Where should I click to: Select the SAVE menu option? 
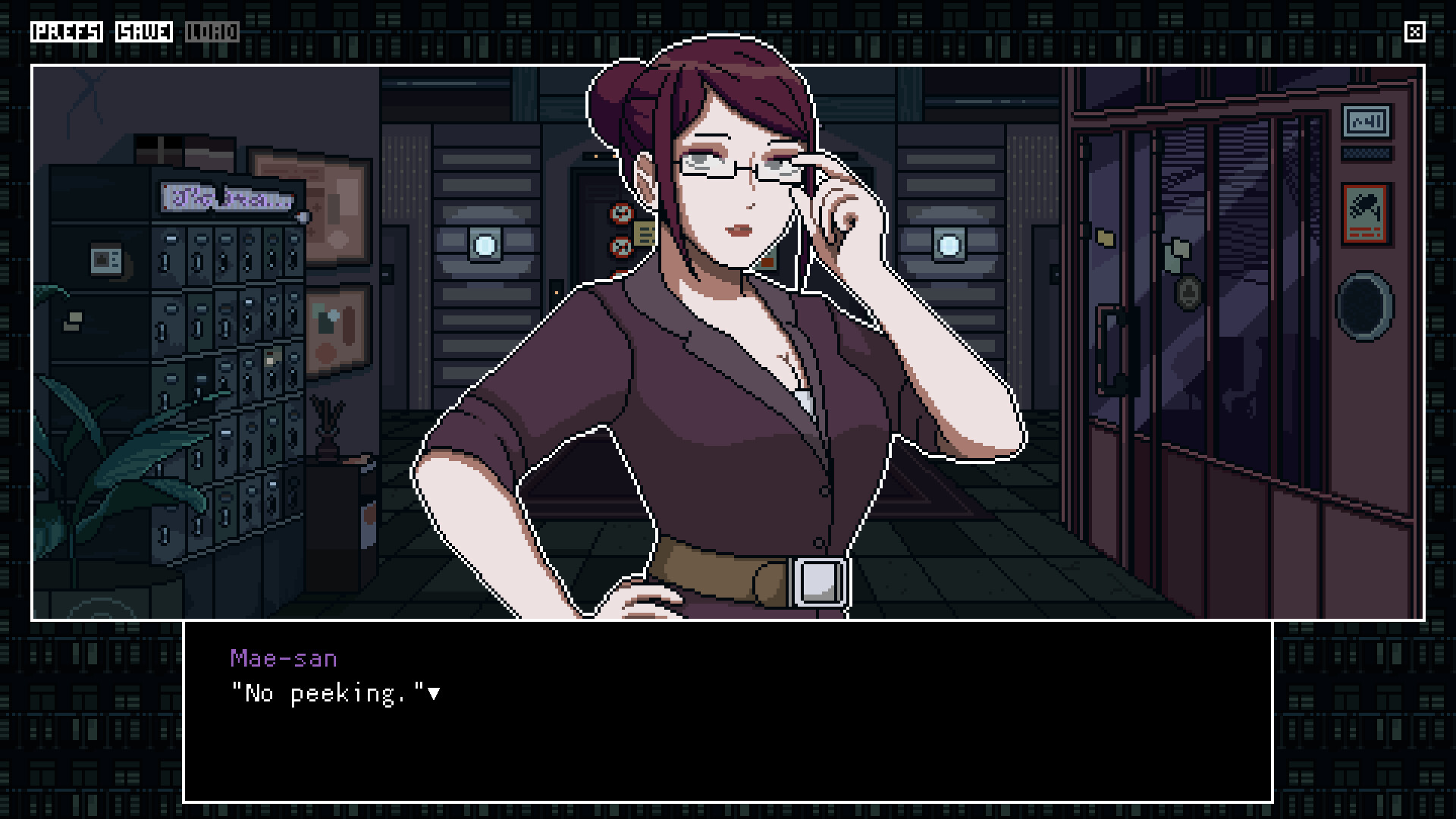click(x=143, y=33)
